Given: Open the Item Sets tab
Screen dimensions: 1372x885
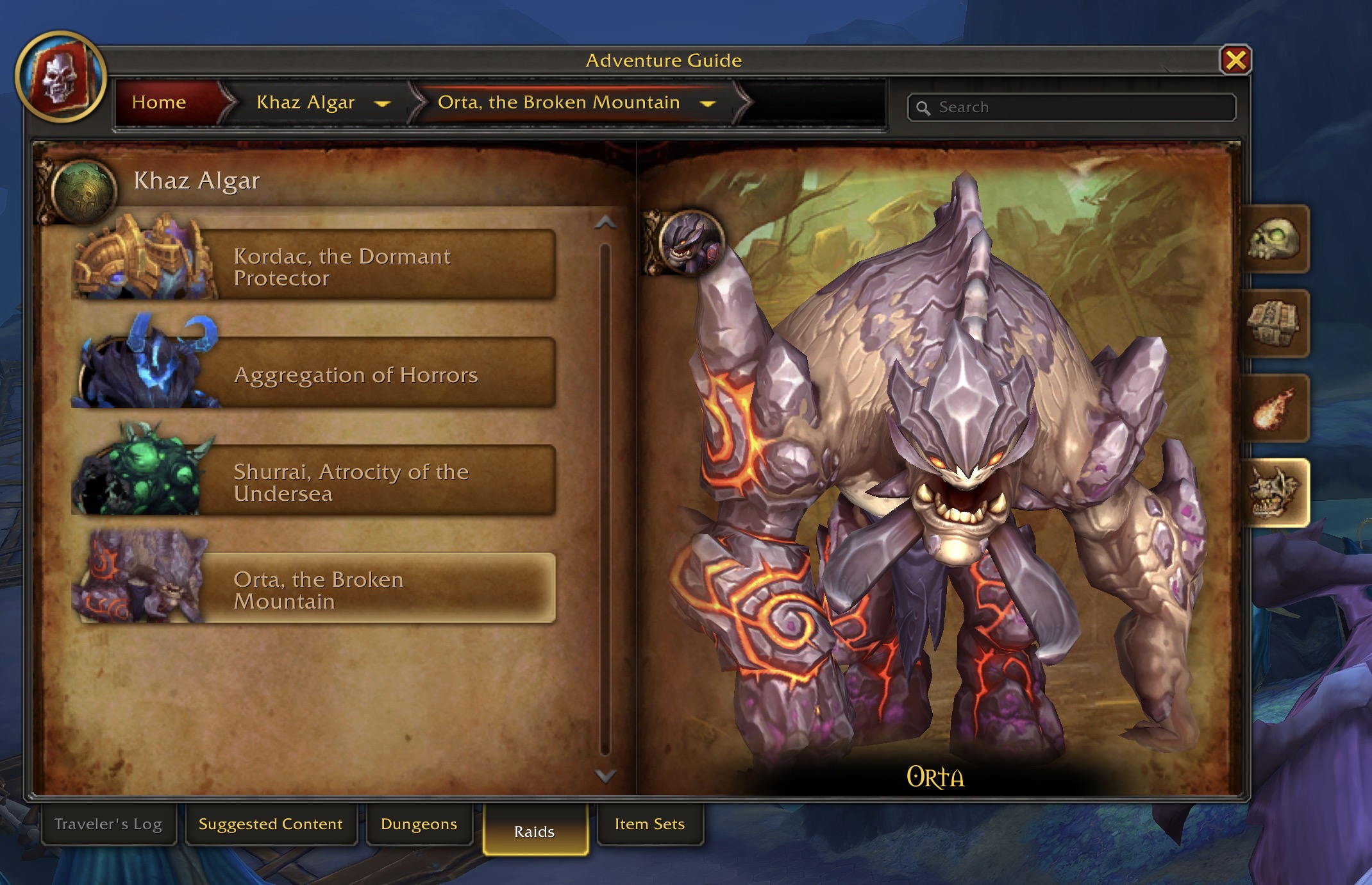Looking at the screenshot, I should click(649, 824).
